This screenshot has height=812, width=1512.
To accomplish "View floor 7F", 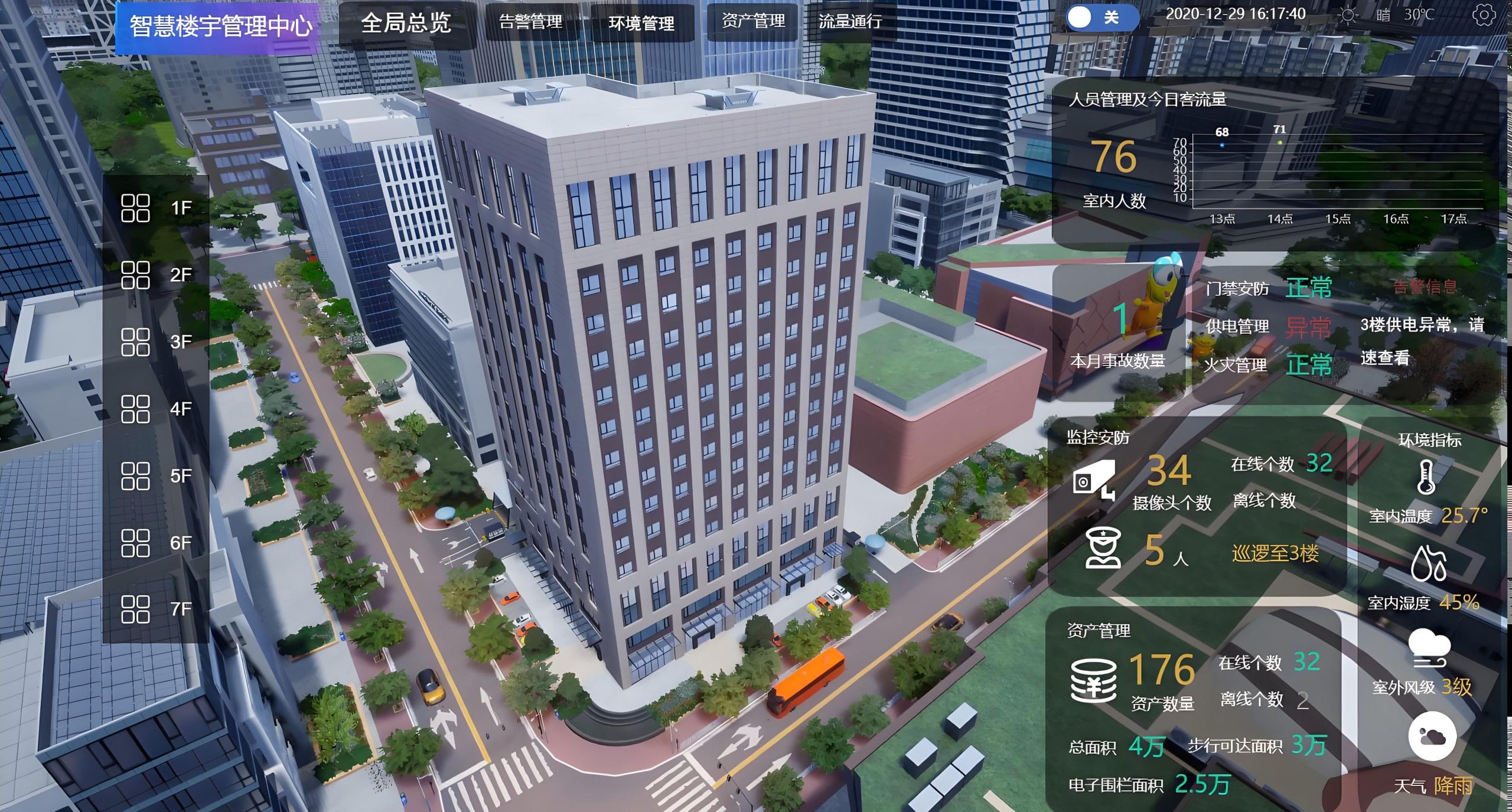I will point(156,609).
